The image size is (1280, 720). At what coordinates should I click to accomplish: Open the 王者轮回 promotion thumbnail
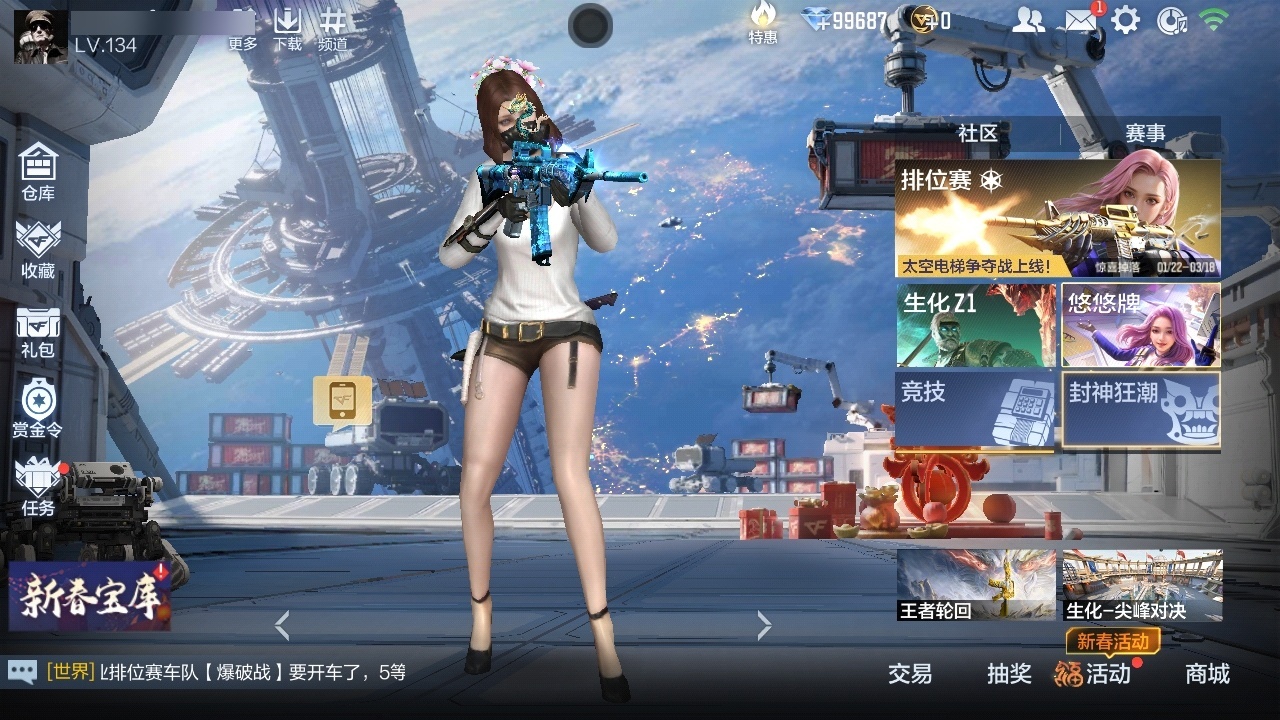click(975, 585)
